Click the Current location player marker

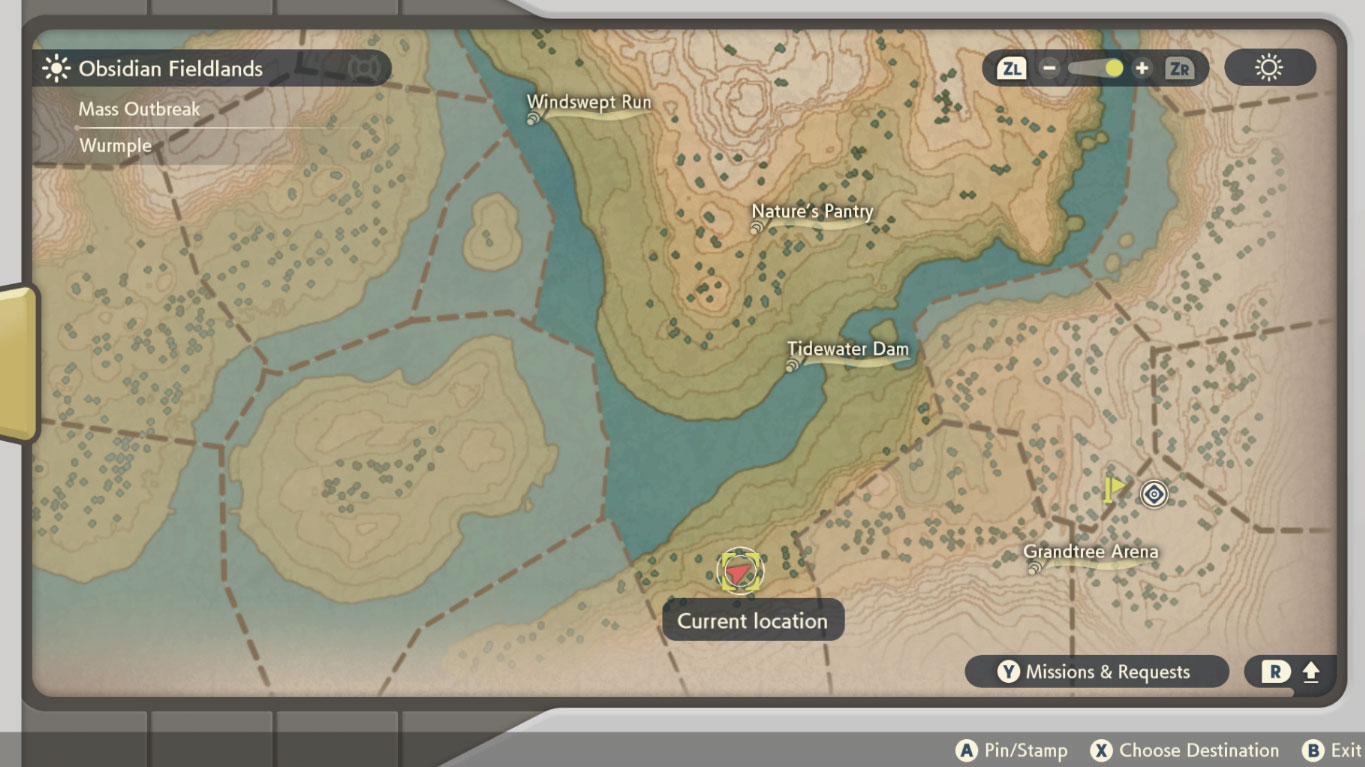[739, 570]
